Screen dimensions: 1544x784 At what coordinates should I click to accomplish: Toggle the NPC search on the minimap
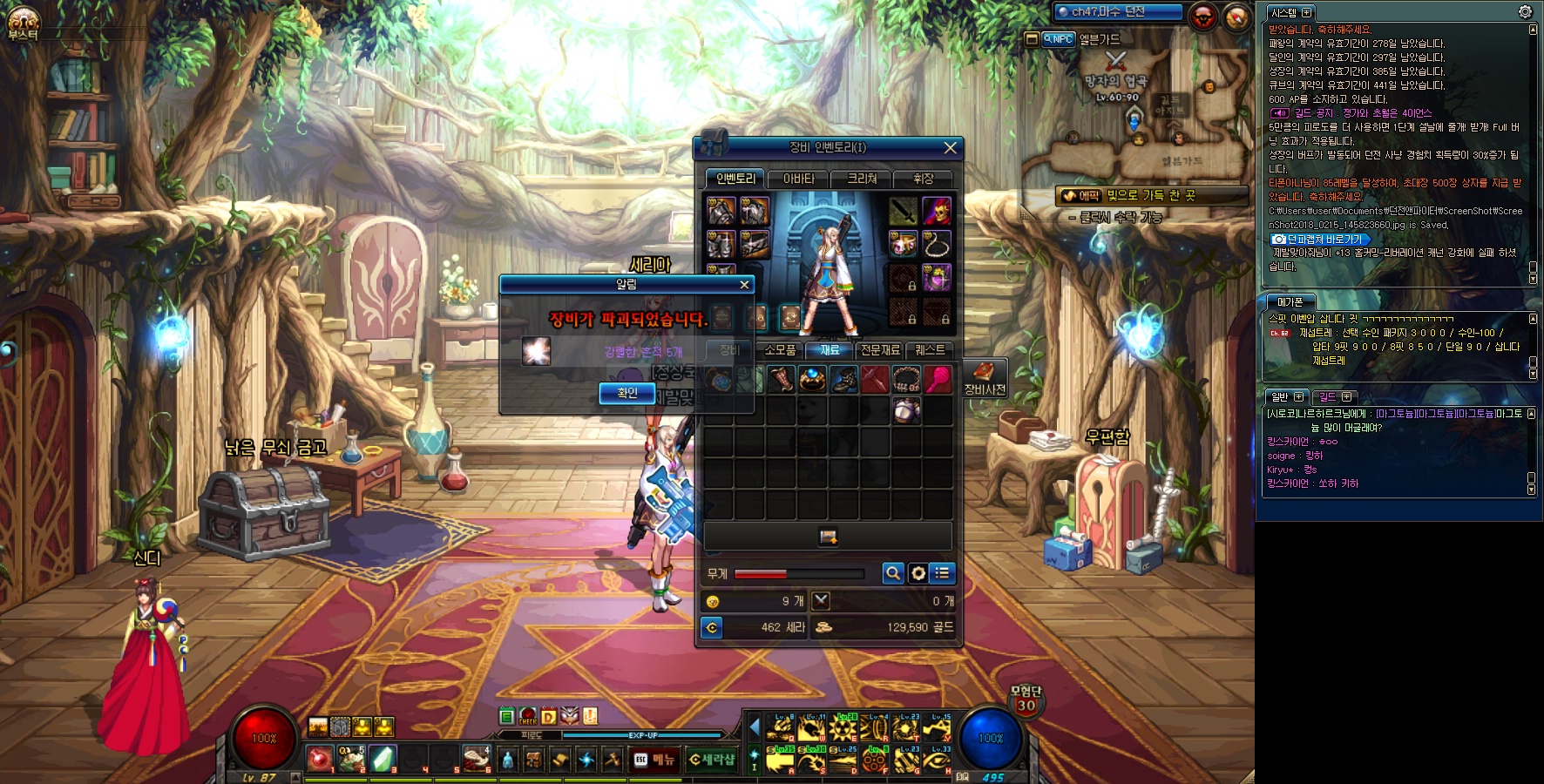click(1059, 39)
